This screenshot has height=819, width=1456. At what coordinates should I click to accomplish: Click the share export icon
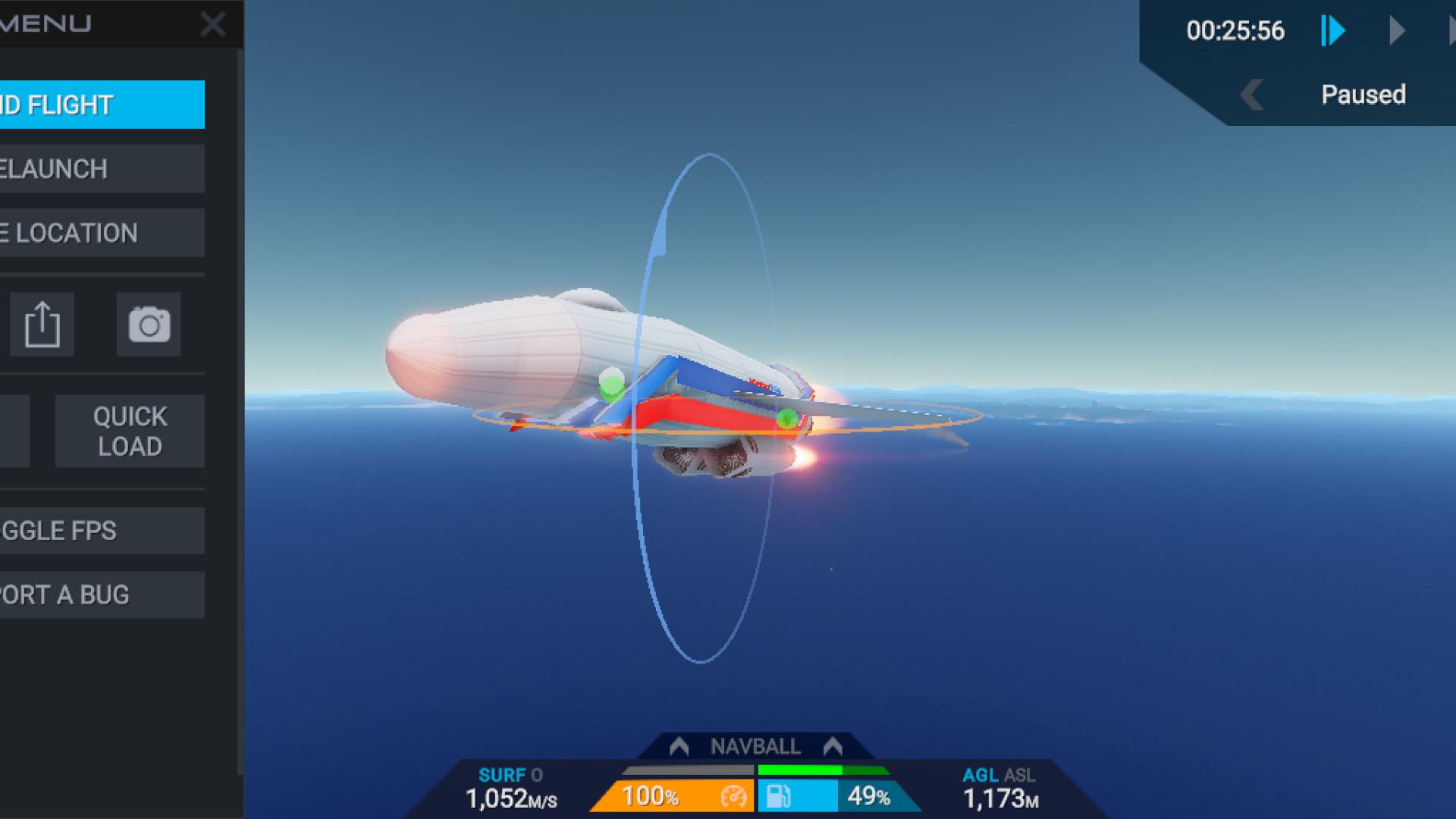pos(42,325)
